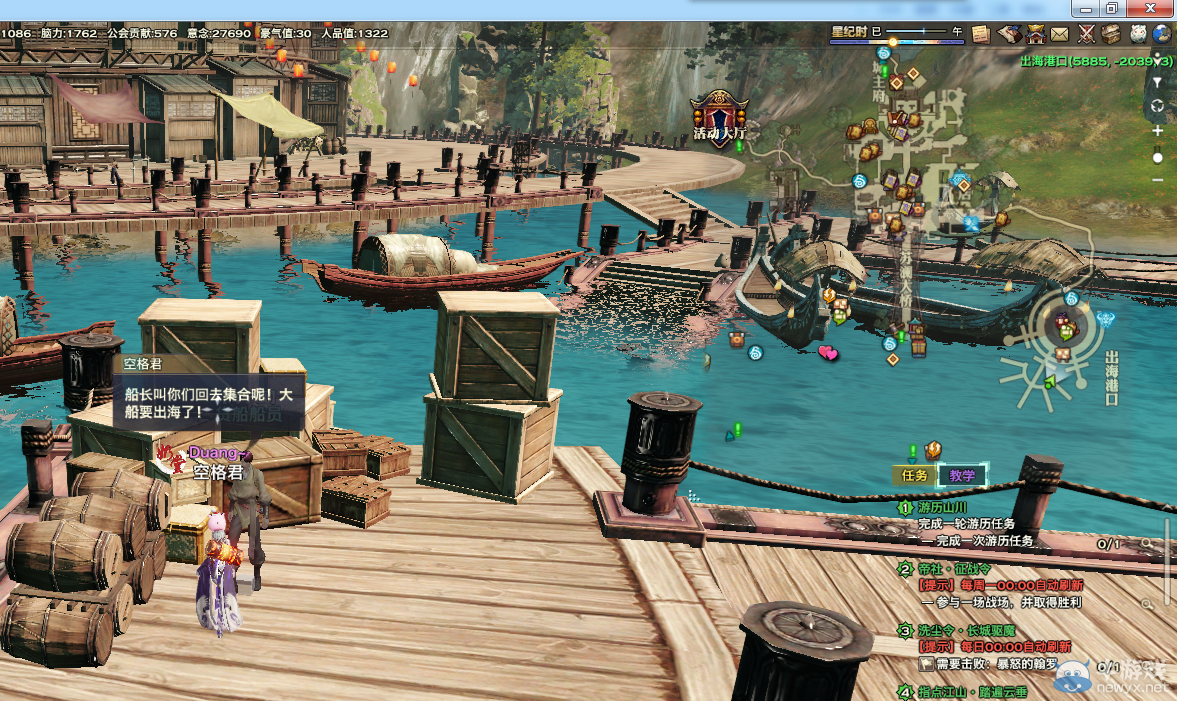The width and height of the screenshot is (1177, 701).
Task: Open the mail envelope icon
Action: tap(1060, 34)
